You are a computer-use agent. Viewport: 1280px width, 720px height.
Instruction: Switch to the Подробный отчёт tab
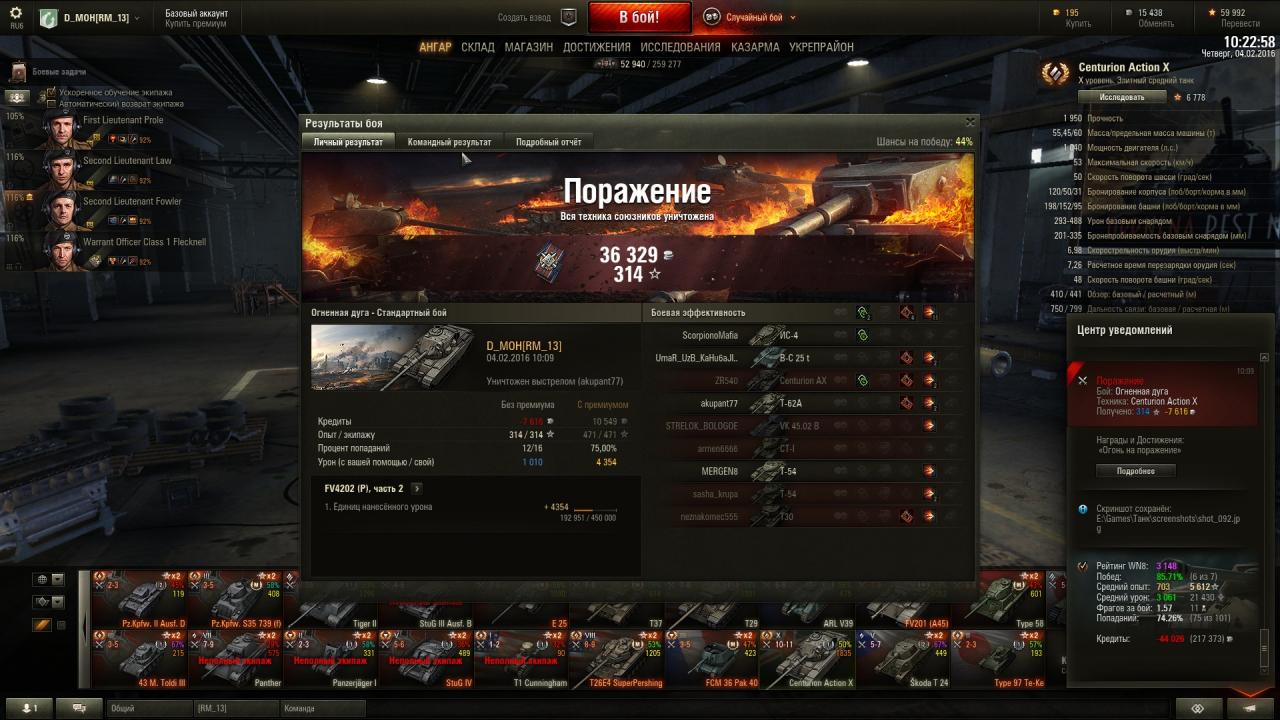[548, 142]
